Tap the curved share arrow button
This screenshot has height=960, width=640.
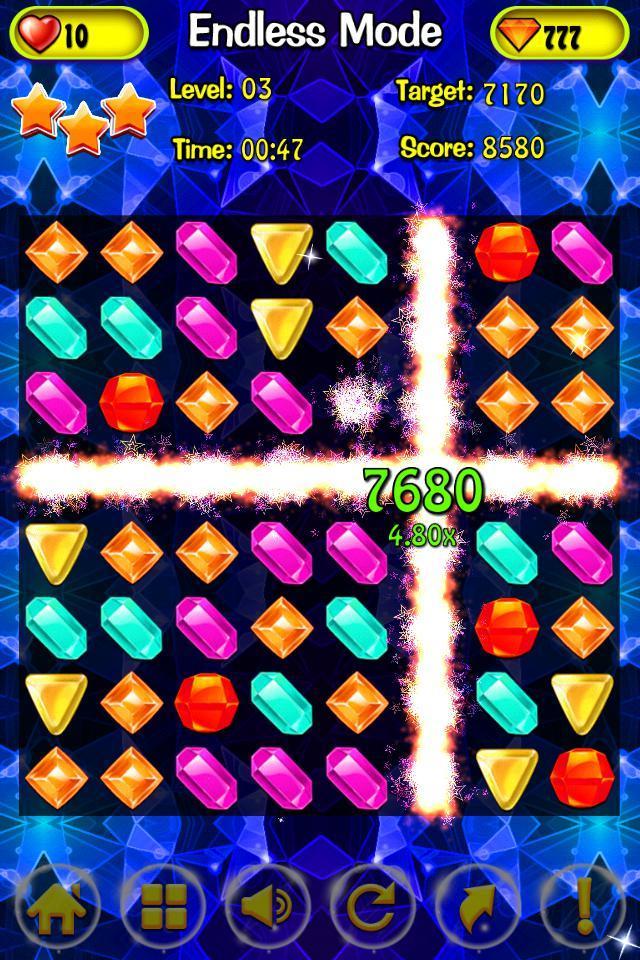[x=477, y=906]
